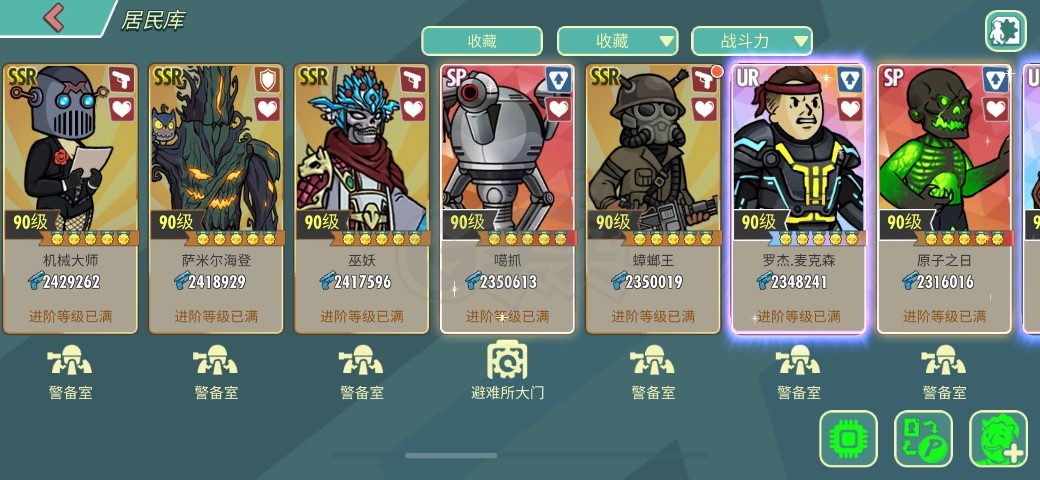Select the 原子之日 resident card
1040x480 pixels.
point(944,198)
